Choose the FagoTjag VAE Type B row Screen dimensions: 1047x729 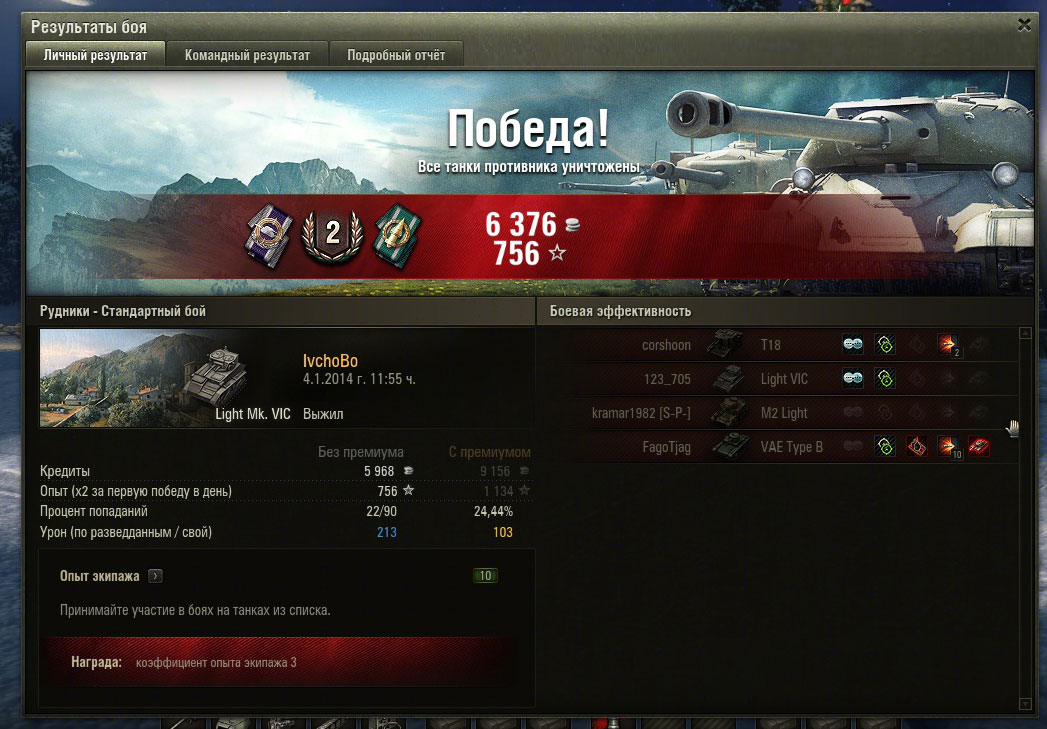pos(780,447)
